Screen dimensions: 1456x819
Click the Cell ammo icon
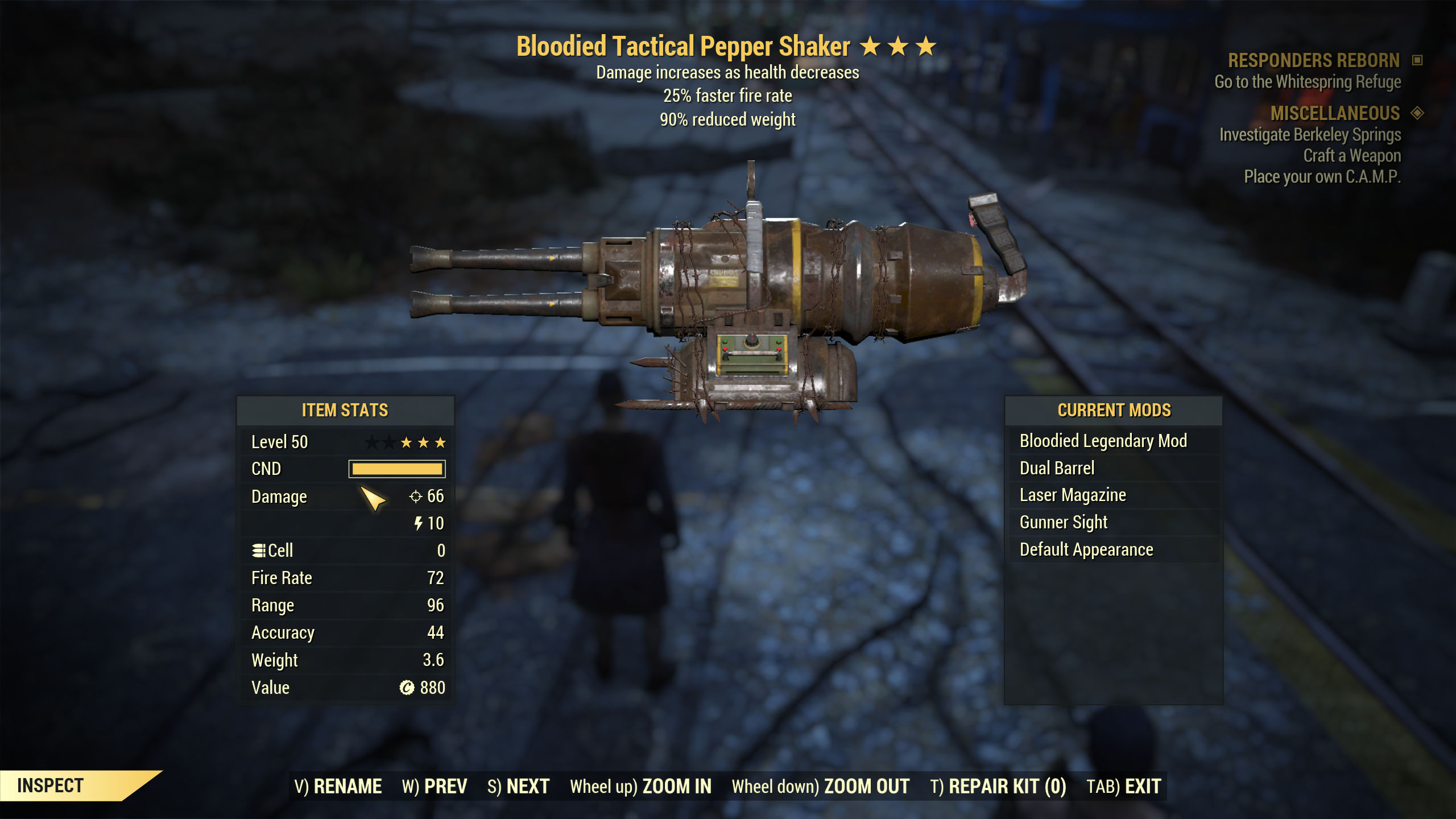point(259,550)
